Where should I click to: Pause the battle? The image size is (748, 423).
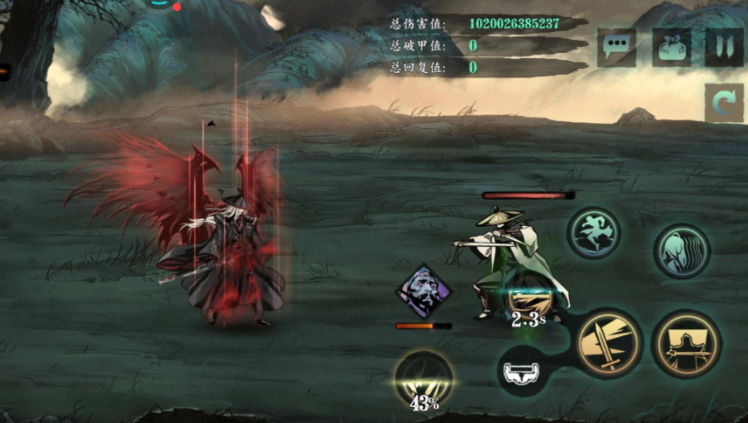[723, 48]
